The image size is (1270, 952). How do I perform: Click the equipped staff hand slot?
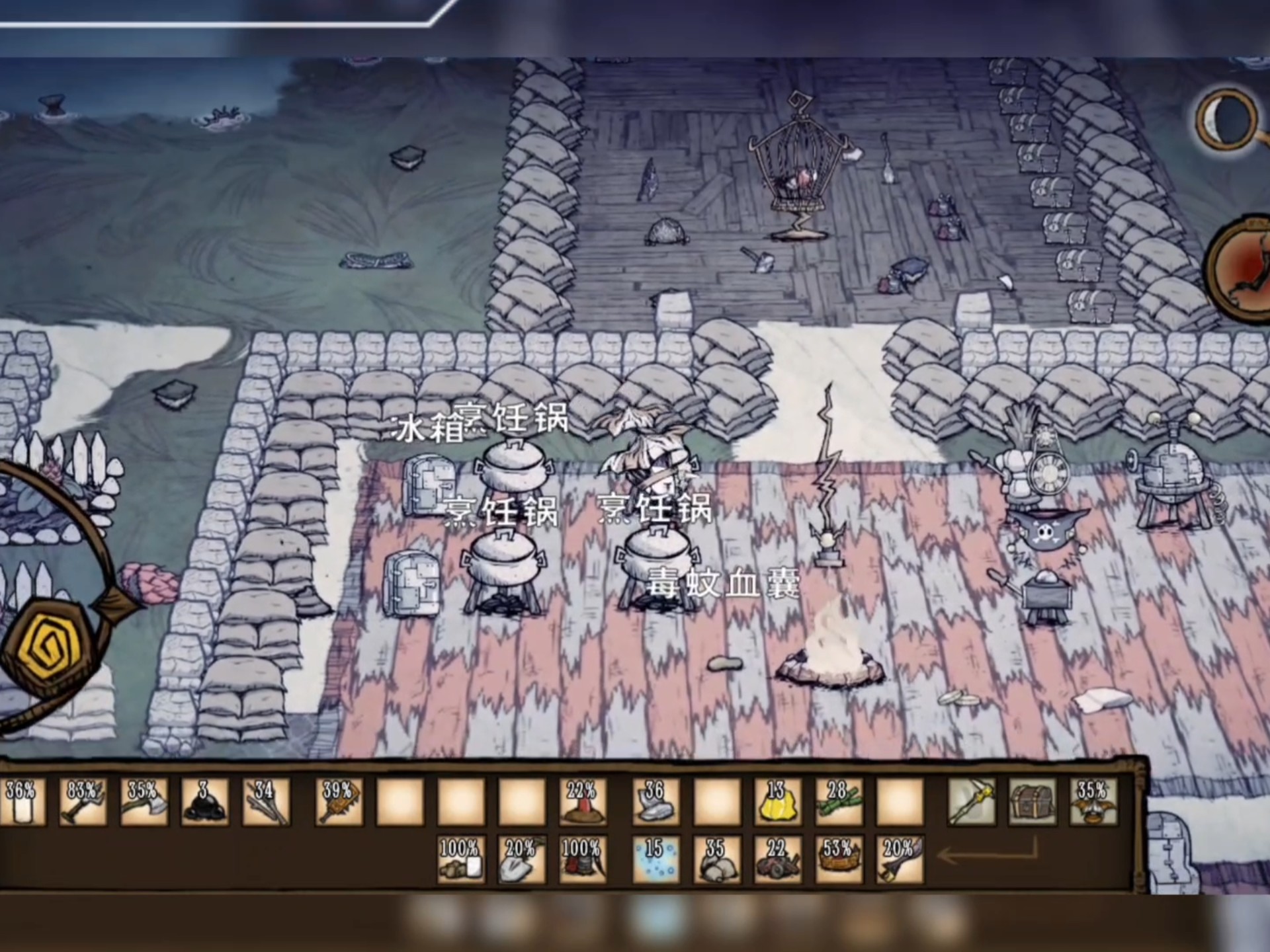tap(971, 801)
